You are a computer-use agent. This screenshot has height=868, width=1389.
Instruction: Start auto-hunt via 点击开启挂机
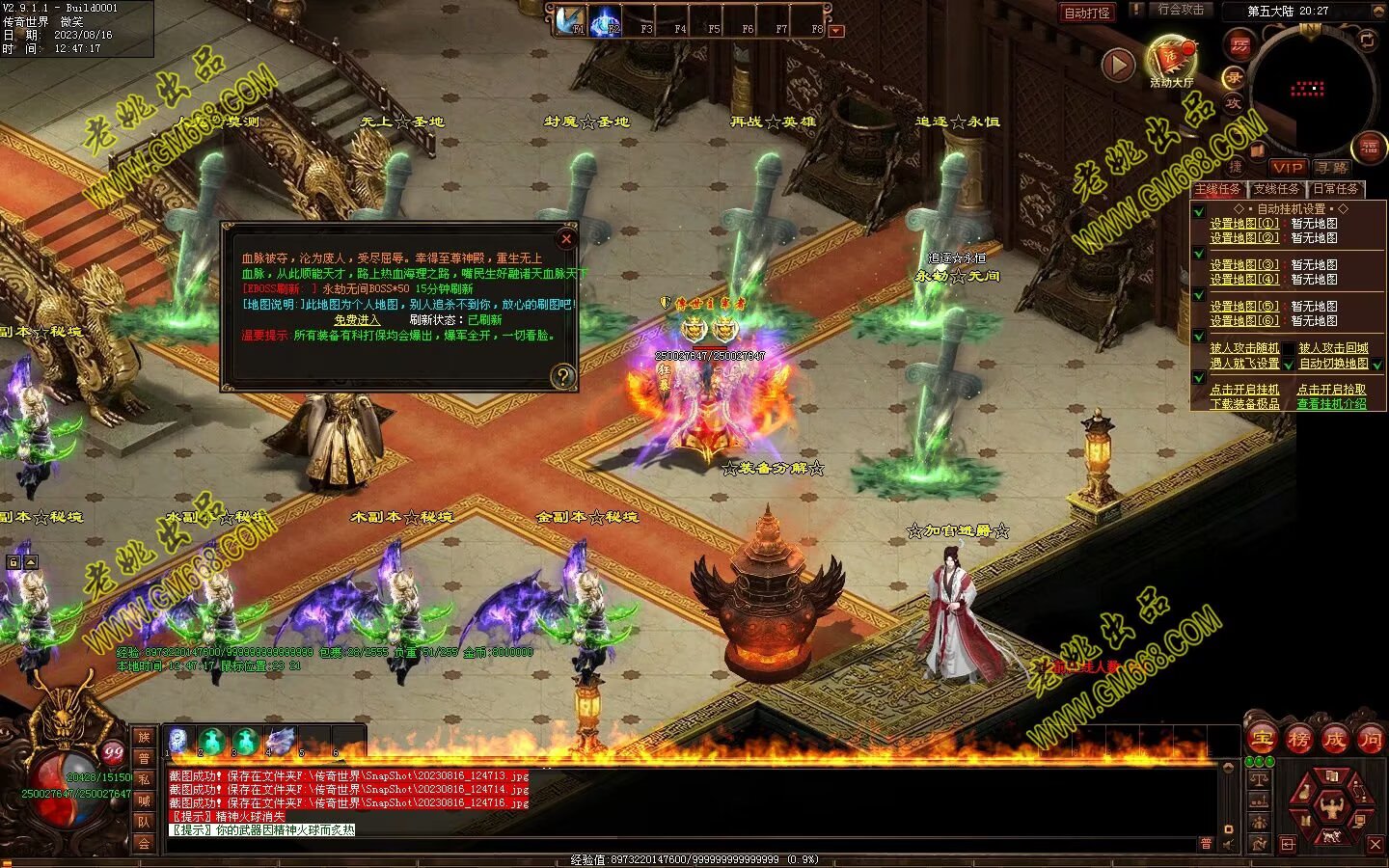(x=1244, y=390)
